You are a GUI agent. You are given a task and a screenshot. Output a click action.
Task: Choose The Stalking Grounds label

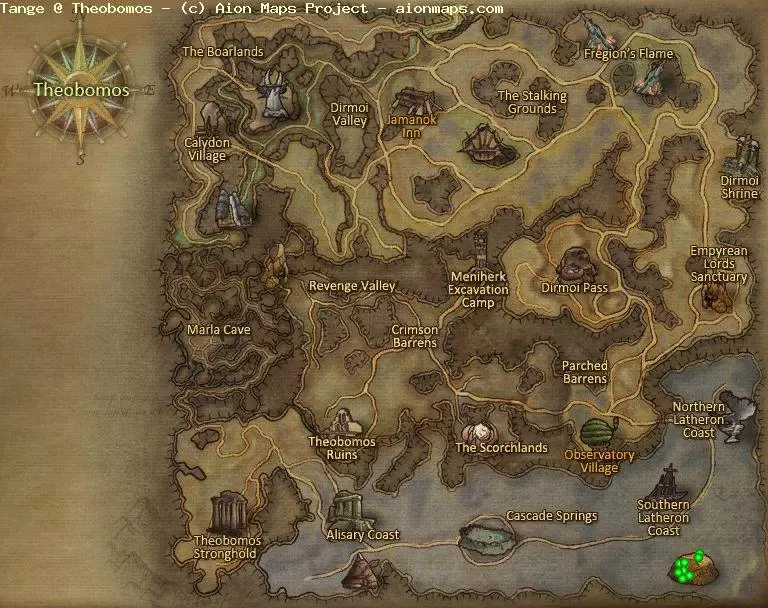[x=532, y=102]
